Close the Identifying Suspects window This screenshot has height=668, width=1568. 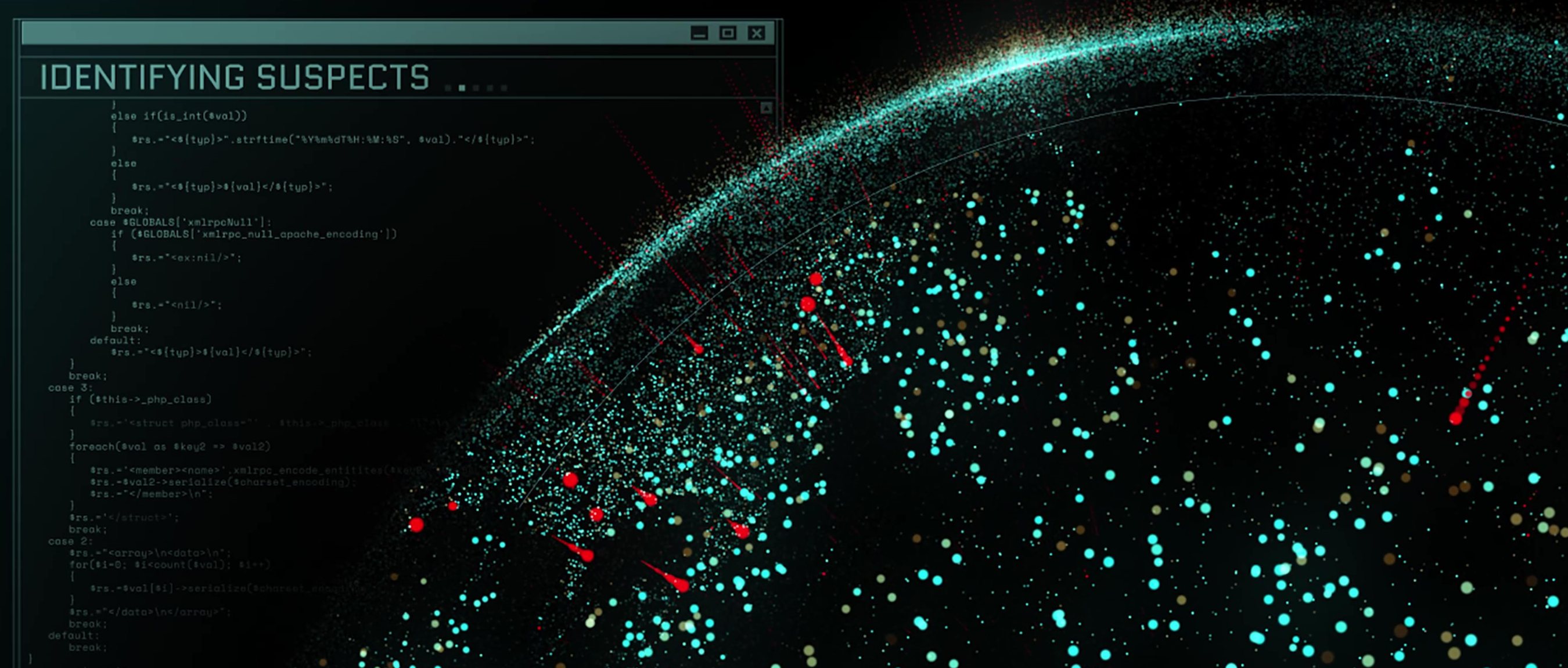click(x=756, y=34)
